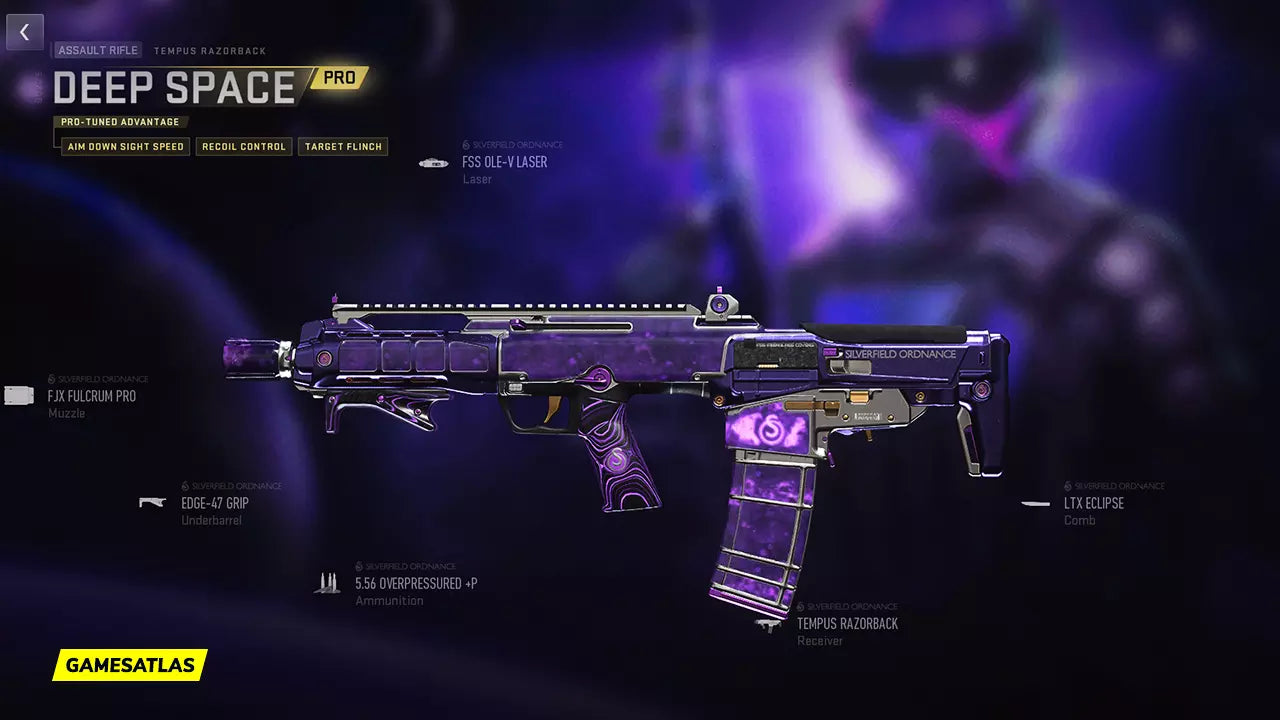The height and width of the screenshot is (720, 1280).
Task: Open the FJX Fulcrum Pro muzzle slot
Action: 91,396
